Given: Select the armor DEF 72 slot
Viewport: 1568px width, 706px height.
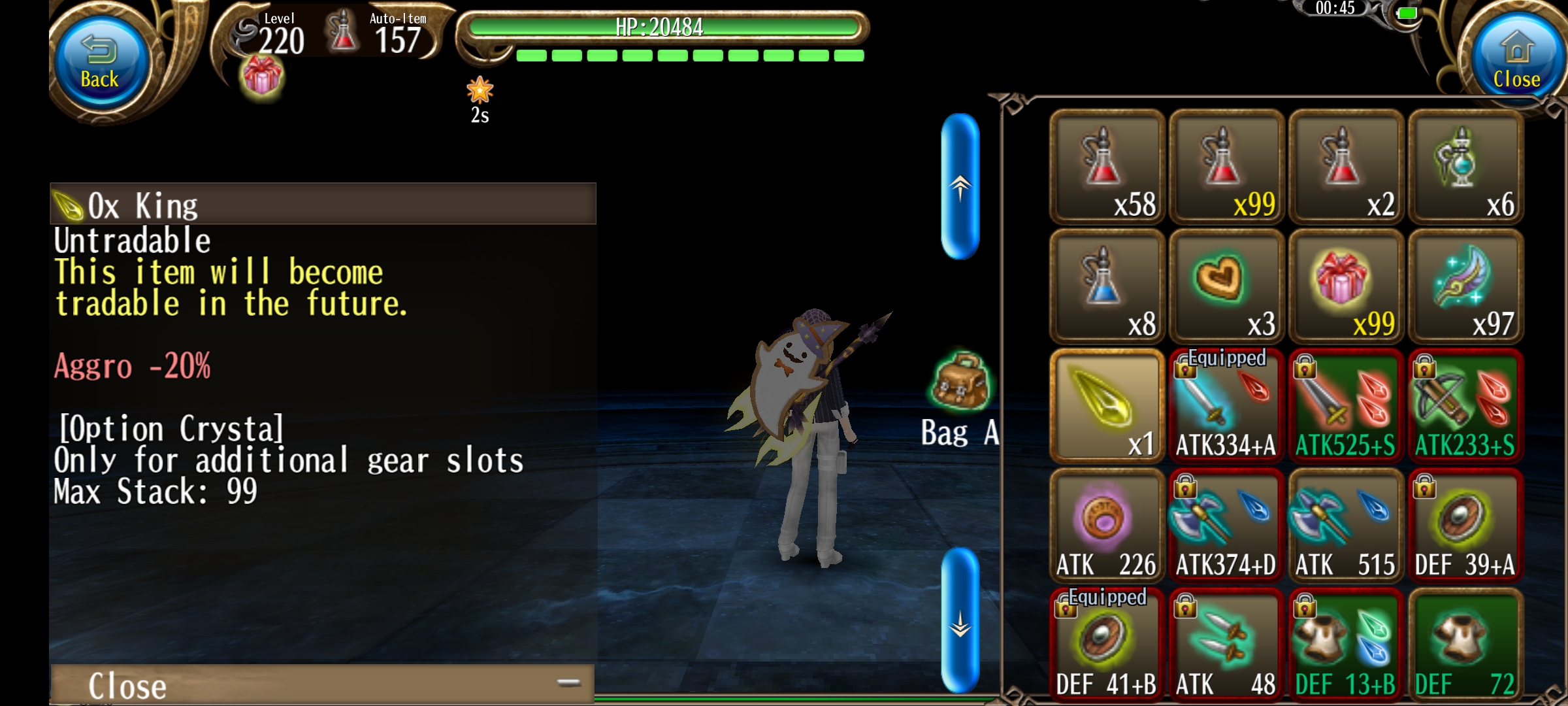Looking at the screenshot, I should [x=1465, y=645].
